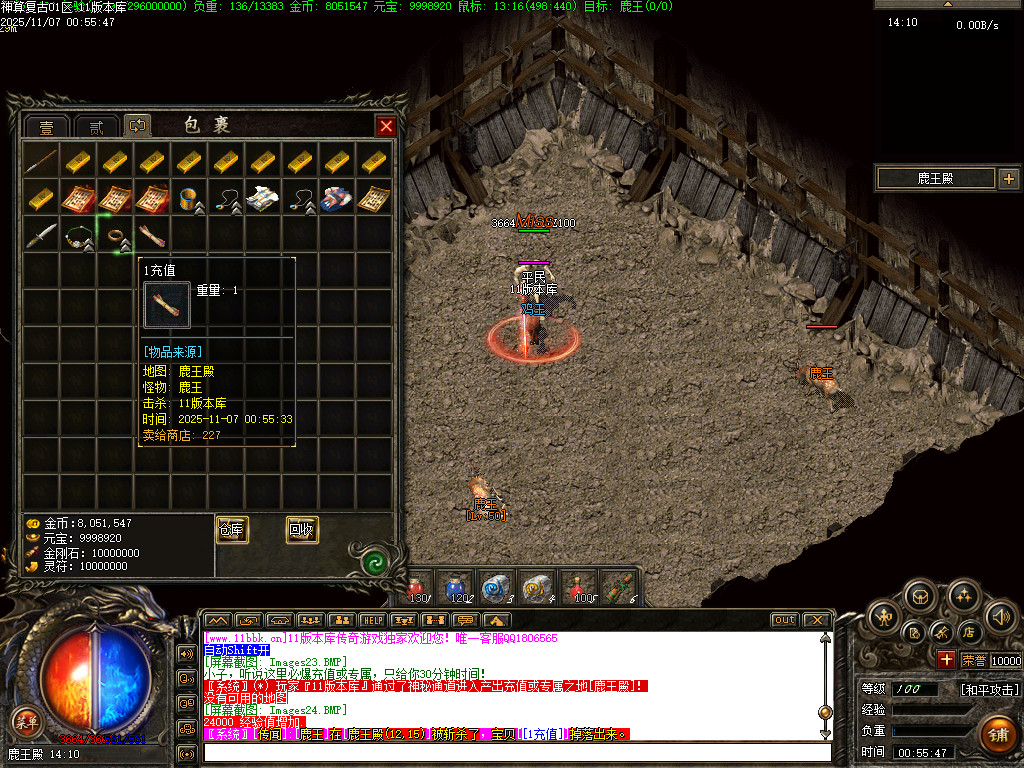The image size is (1024, 768).
Task: Select the 1充值 scroll item in bag
Action: (154, 237)
